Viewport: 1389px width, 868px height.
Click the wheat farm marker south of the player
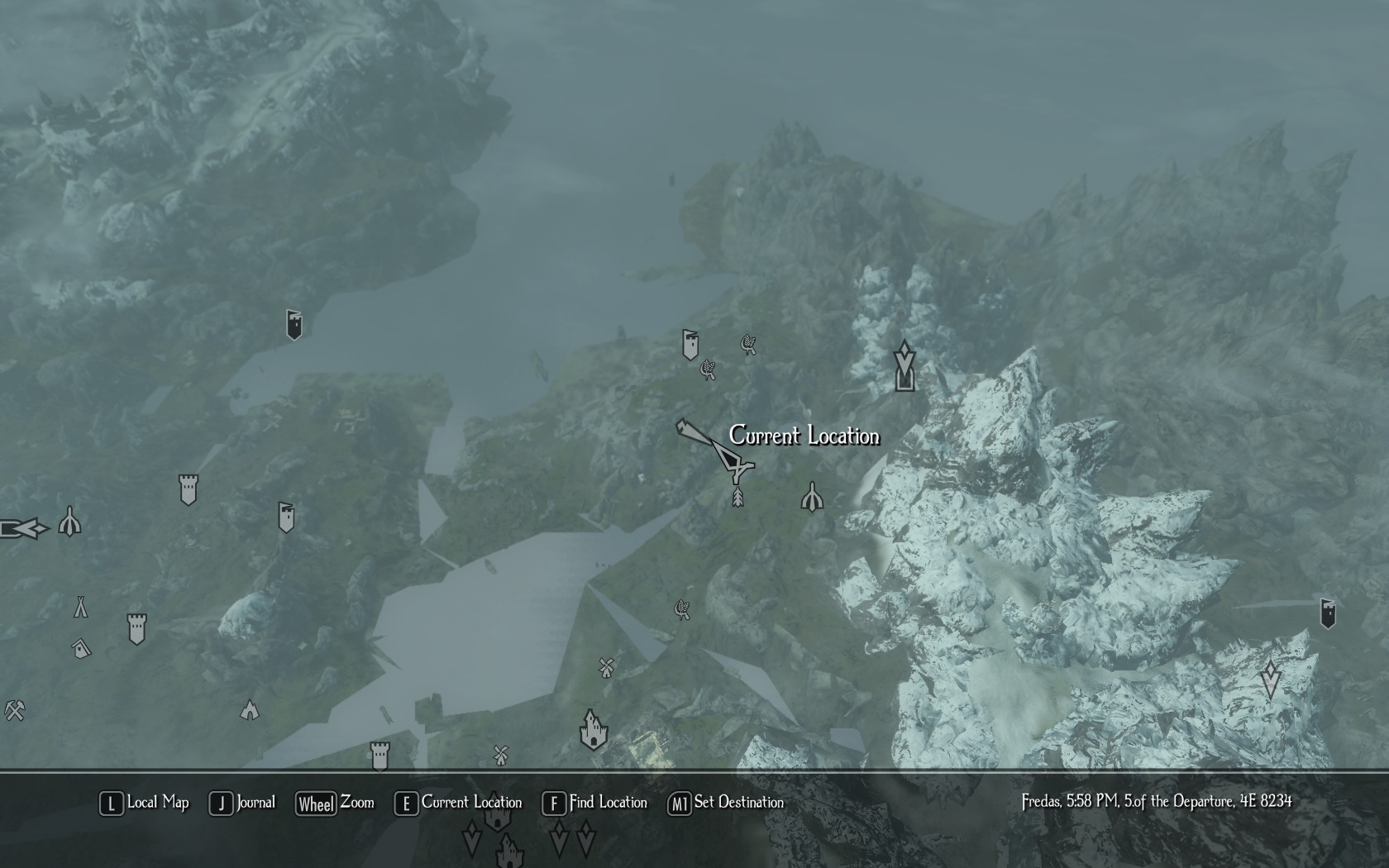pyautogui.click(x=682, y=610)
